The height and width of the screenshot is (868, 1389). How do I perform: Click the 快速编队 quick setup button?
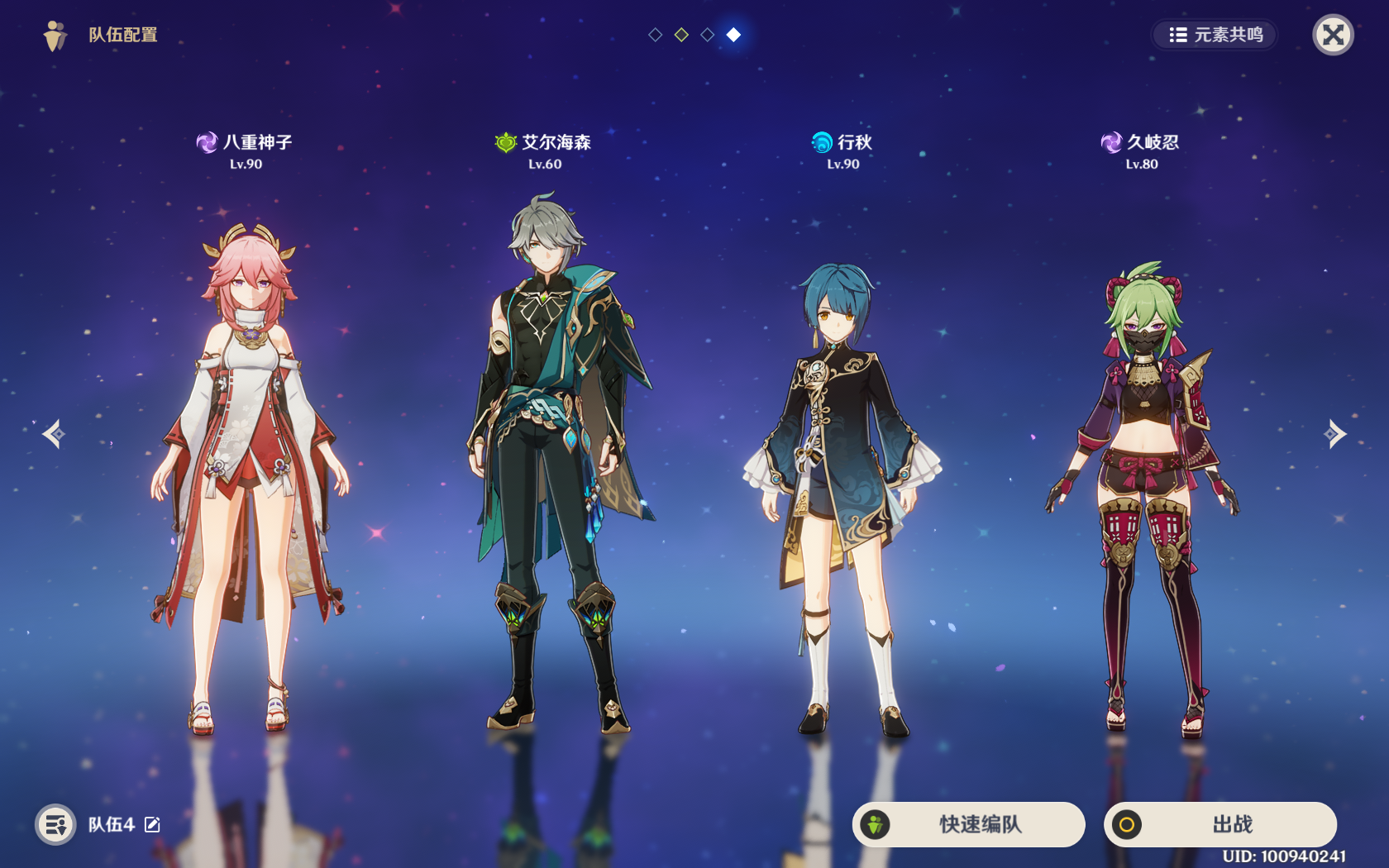point(968,824)
